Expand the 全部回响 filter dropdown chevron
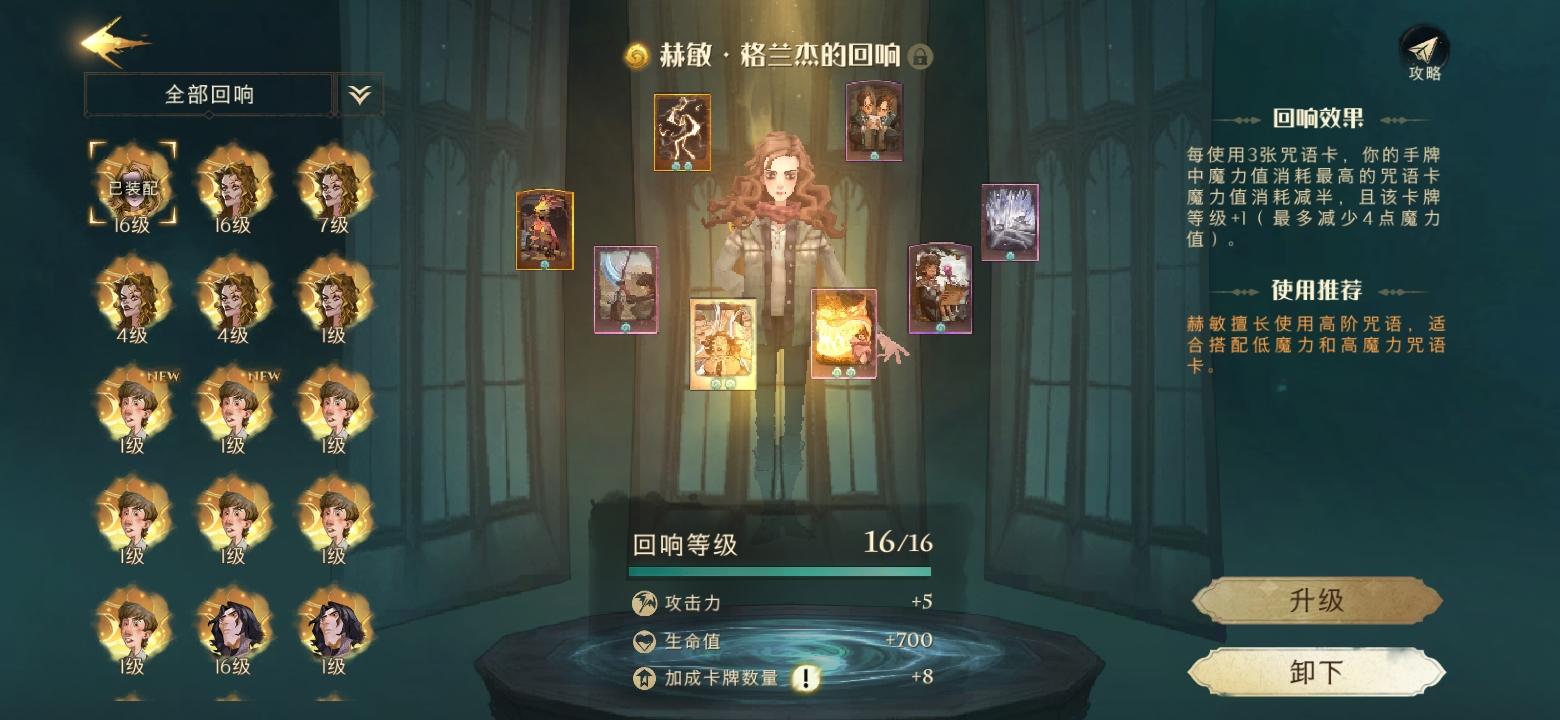Viewport: 1560px width, 720px height. tap(358, 93)
